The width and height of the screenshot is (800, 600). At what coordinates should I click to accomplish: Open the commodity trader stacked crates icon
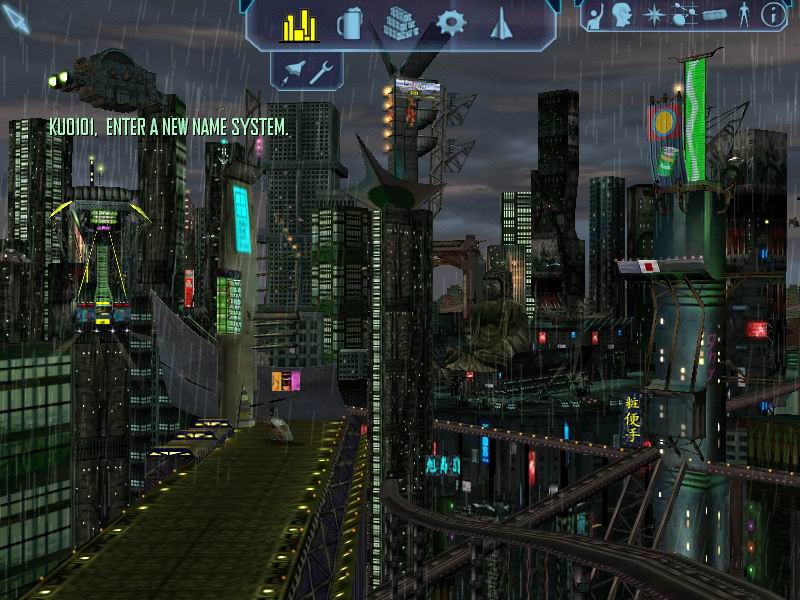[x=401, y=24]
